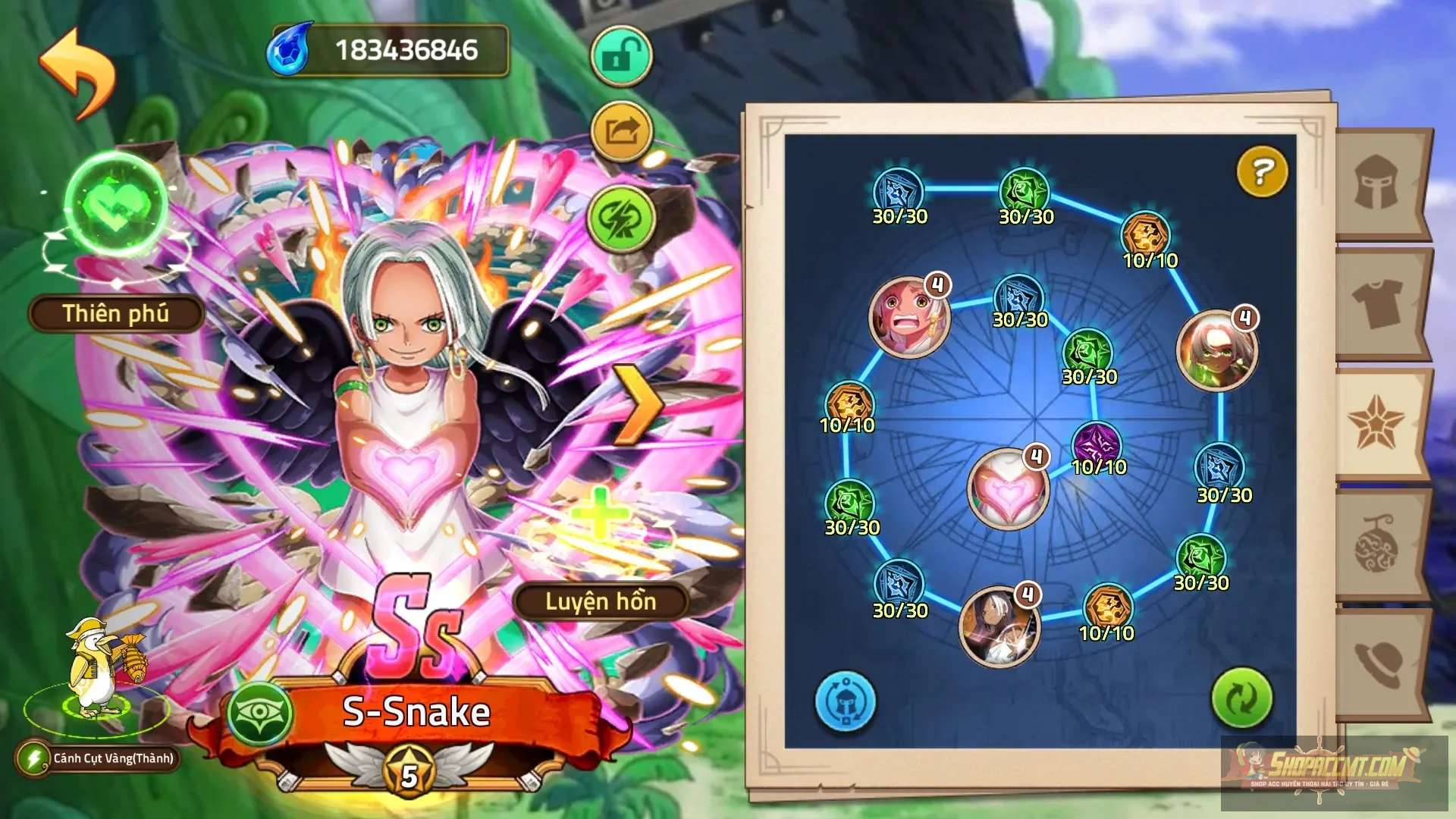Open the devil fruit tab
The height and width of the screenshot is (819, 1456).
pyautogui.click(x=1376, y=544)
